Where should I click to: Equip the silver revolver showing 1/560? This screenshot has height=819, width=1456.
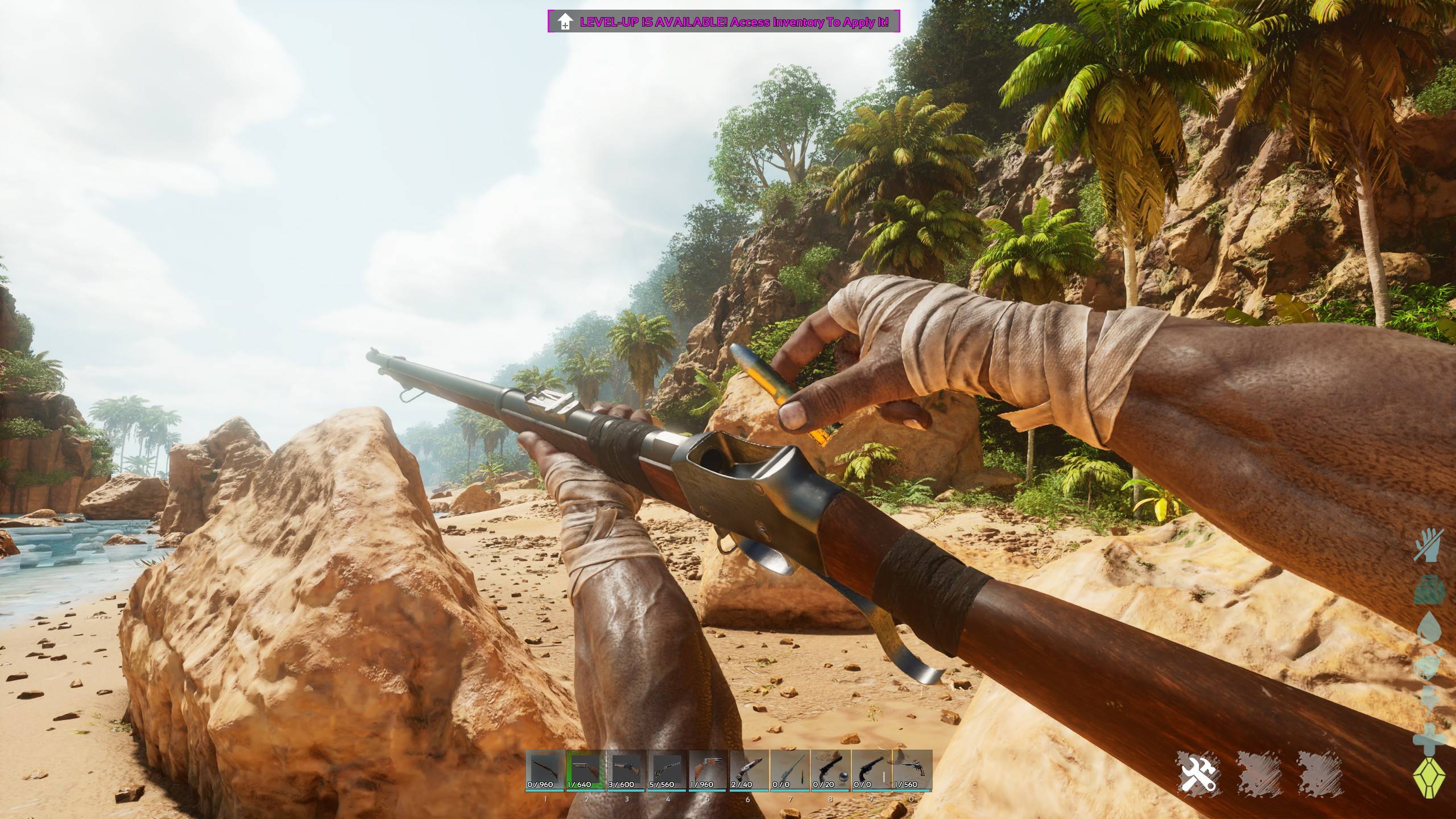[x=912, y=770]
